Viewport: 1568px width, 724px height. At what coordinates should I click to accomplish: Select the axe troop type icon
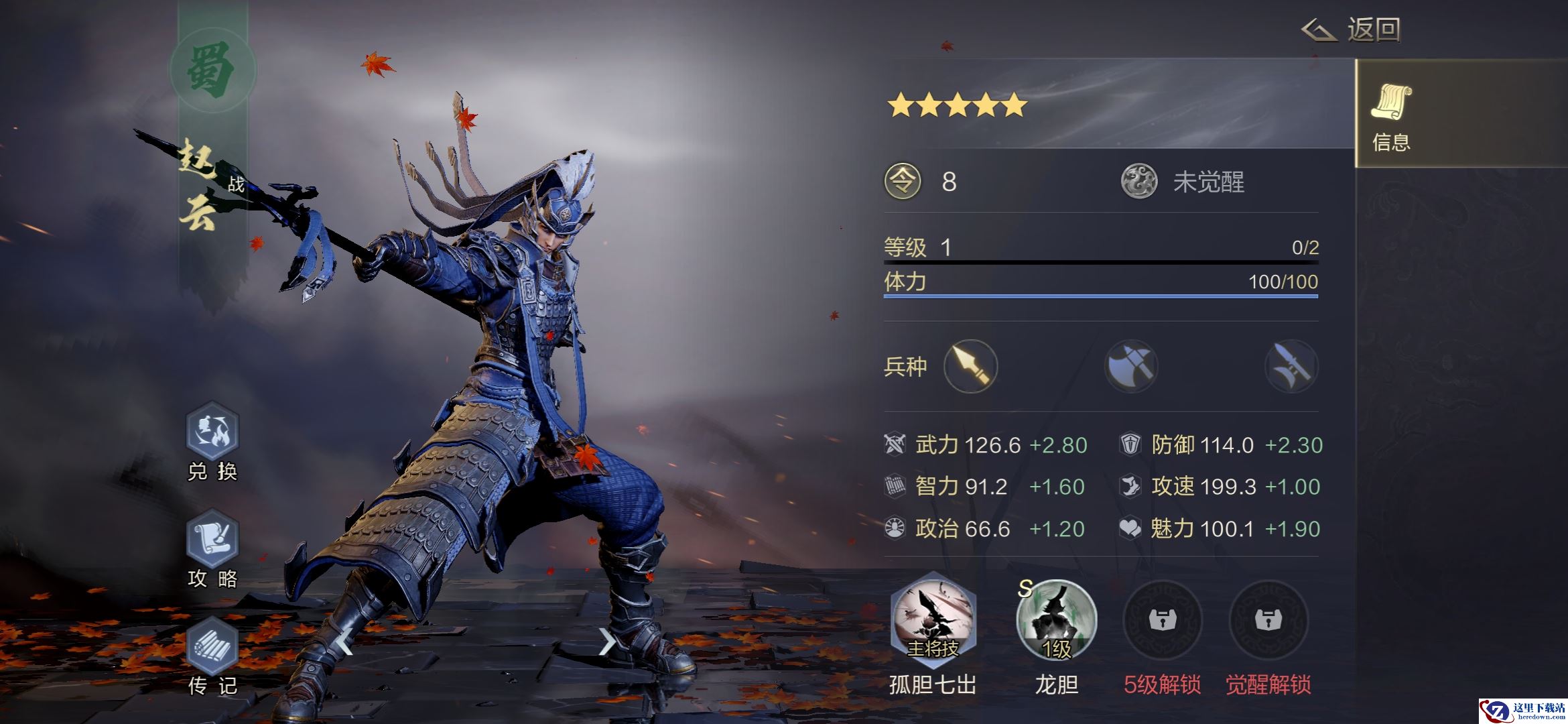[1131, 366]
